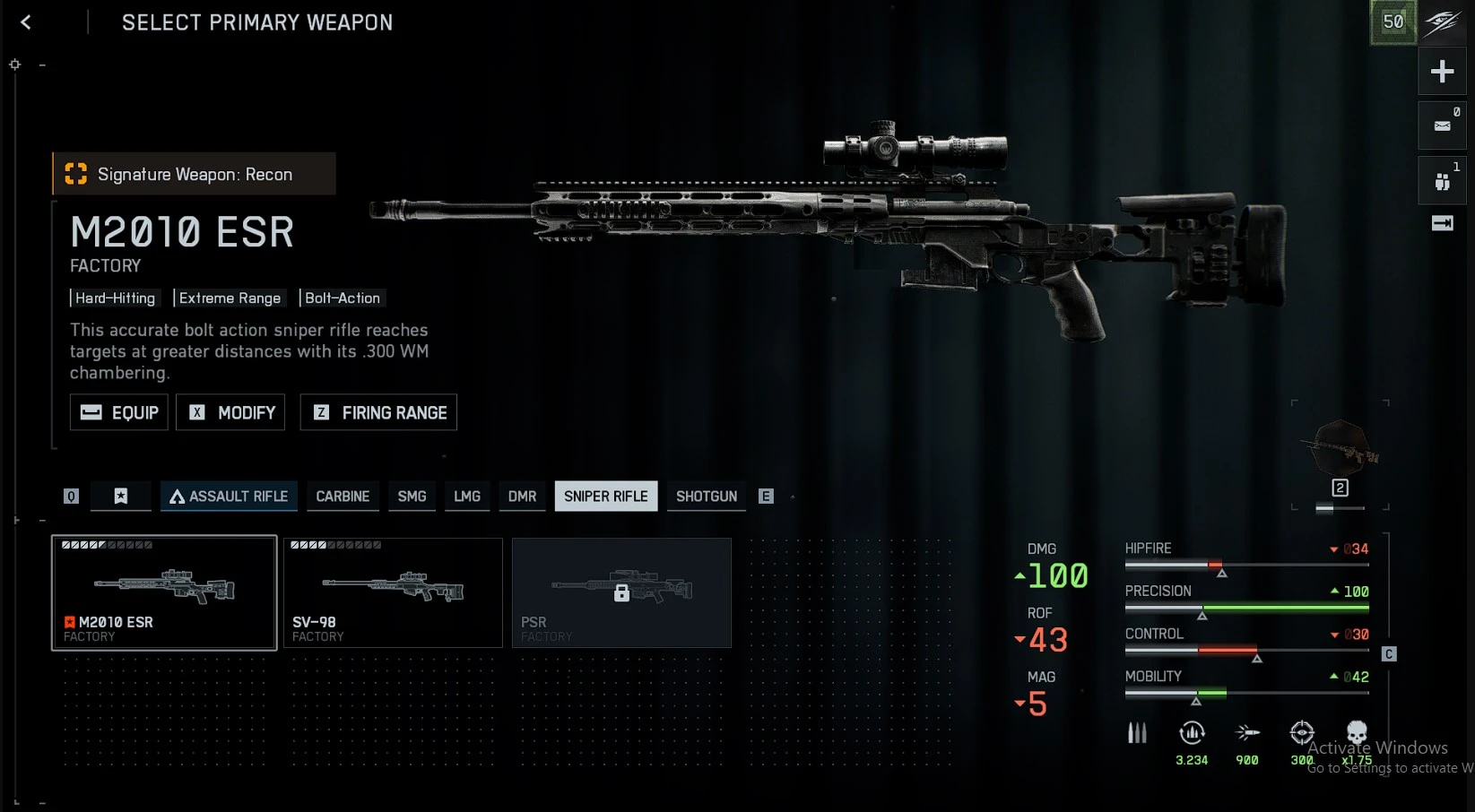Viewport: 1475px width, 812px height.
Task: Open the favorites star tab
Action: (121, 497)
